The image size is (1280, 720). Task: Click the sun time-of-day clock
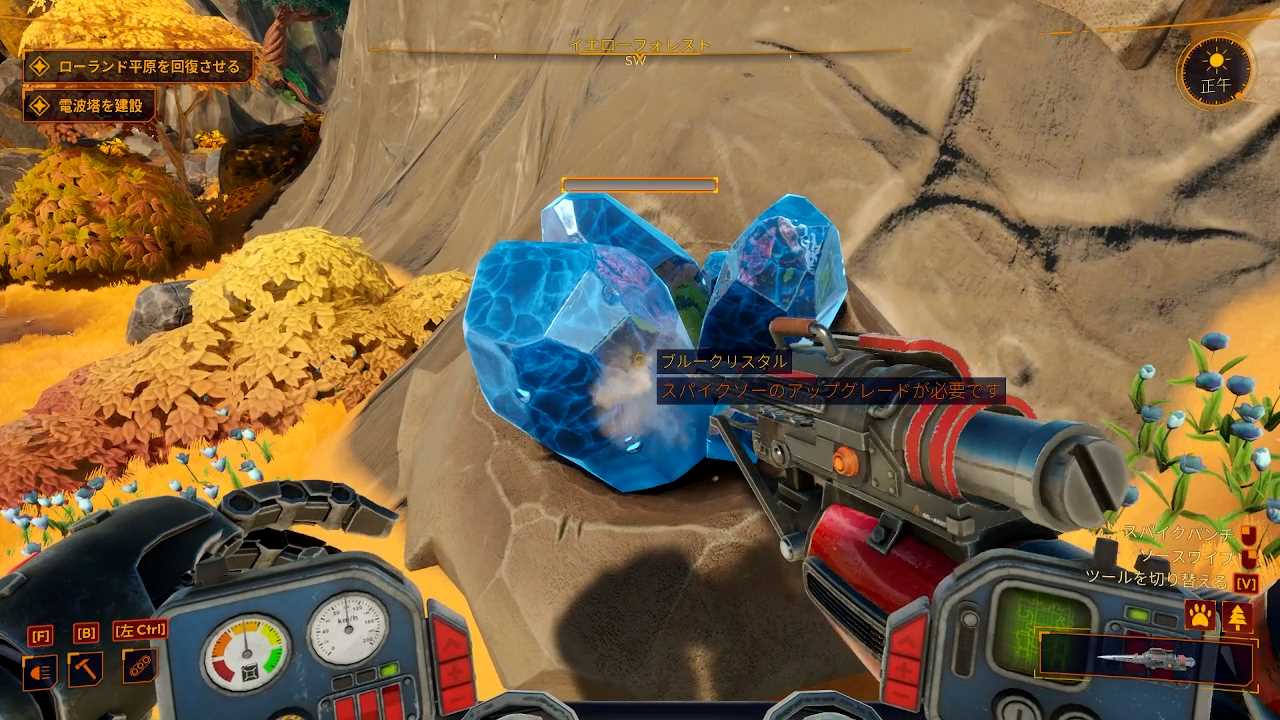pyautogui.click(x=1216, y=70)
